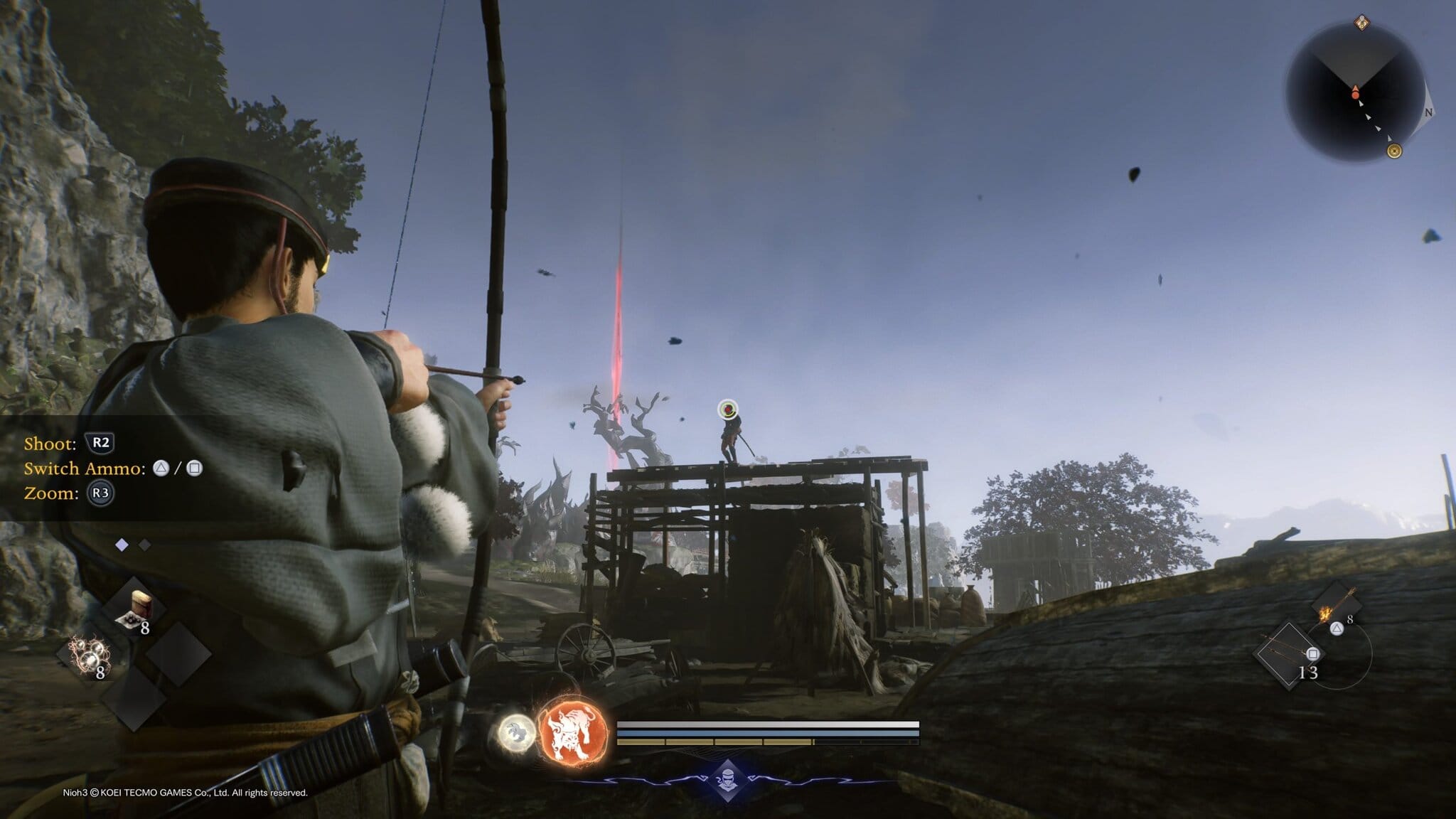
Task: Click the small white secondary spirit orb
Action: tap(517, 732)
